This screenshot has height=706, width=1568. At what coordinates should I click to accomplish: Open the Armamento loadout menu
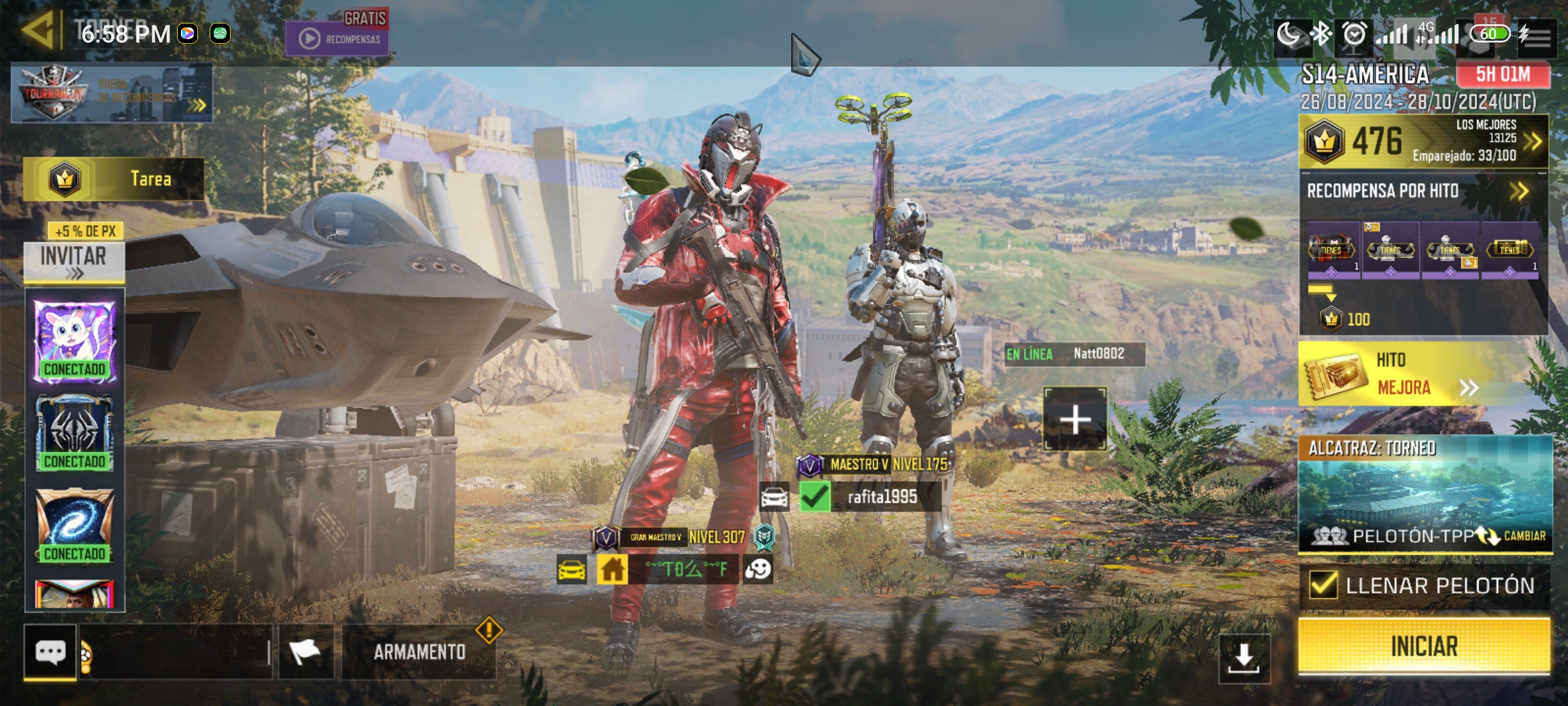point(419,652)
